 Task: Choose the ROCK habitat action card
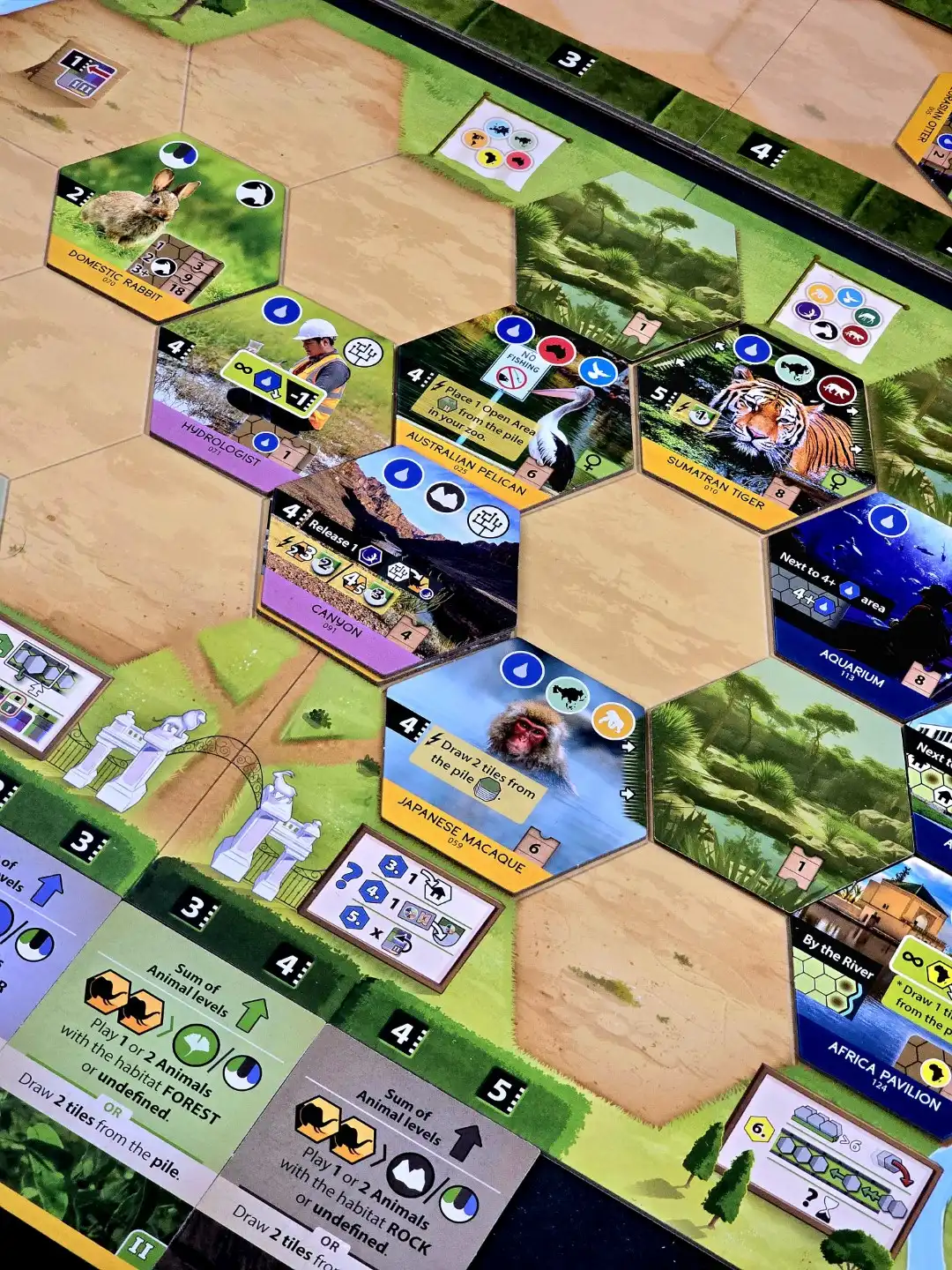click(x=379, y=1155)
